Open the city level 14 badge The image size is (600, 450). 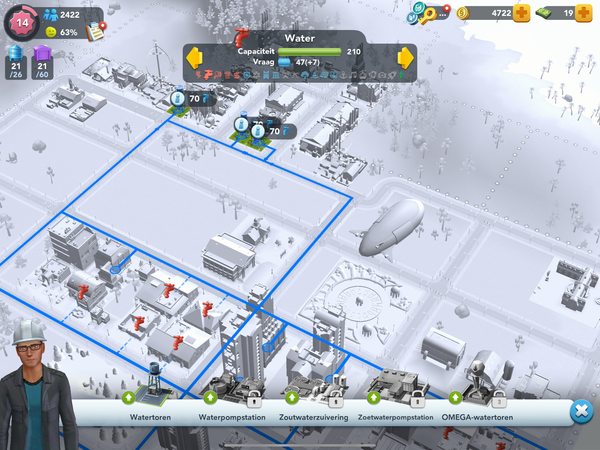click(x=21, y=20)
